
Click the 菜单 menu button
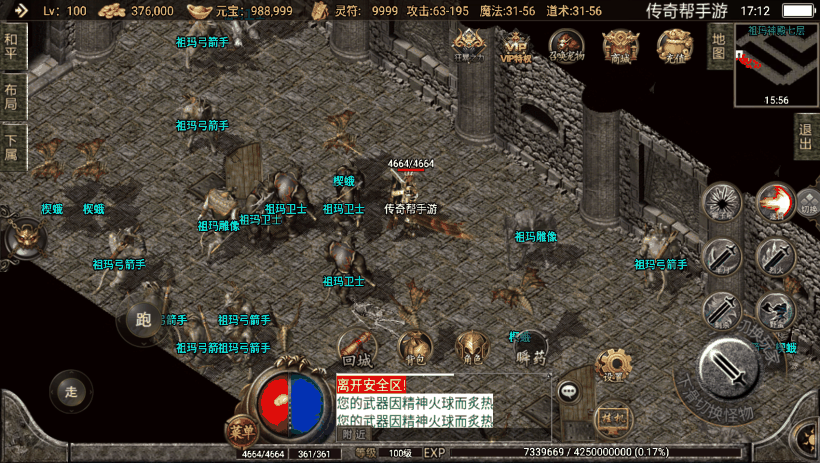pyautogui.click(x=239, y=426)
